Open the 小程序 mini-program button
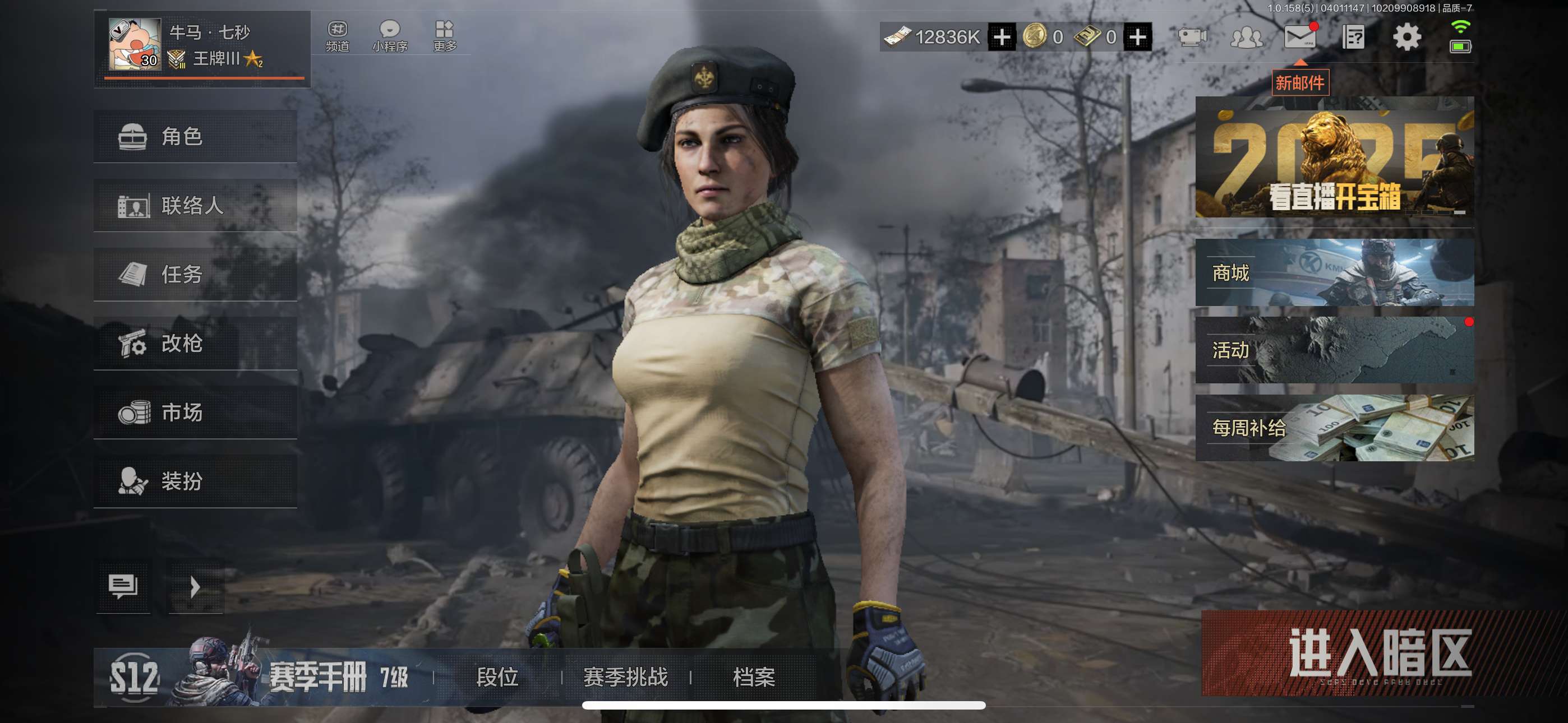This screenshot has width=1568, height=723. pos(390,36)
